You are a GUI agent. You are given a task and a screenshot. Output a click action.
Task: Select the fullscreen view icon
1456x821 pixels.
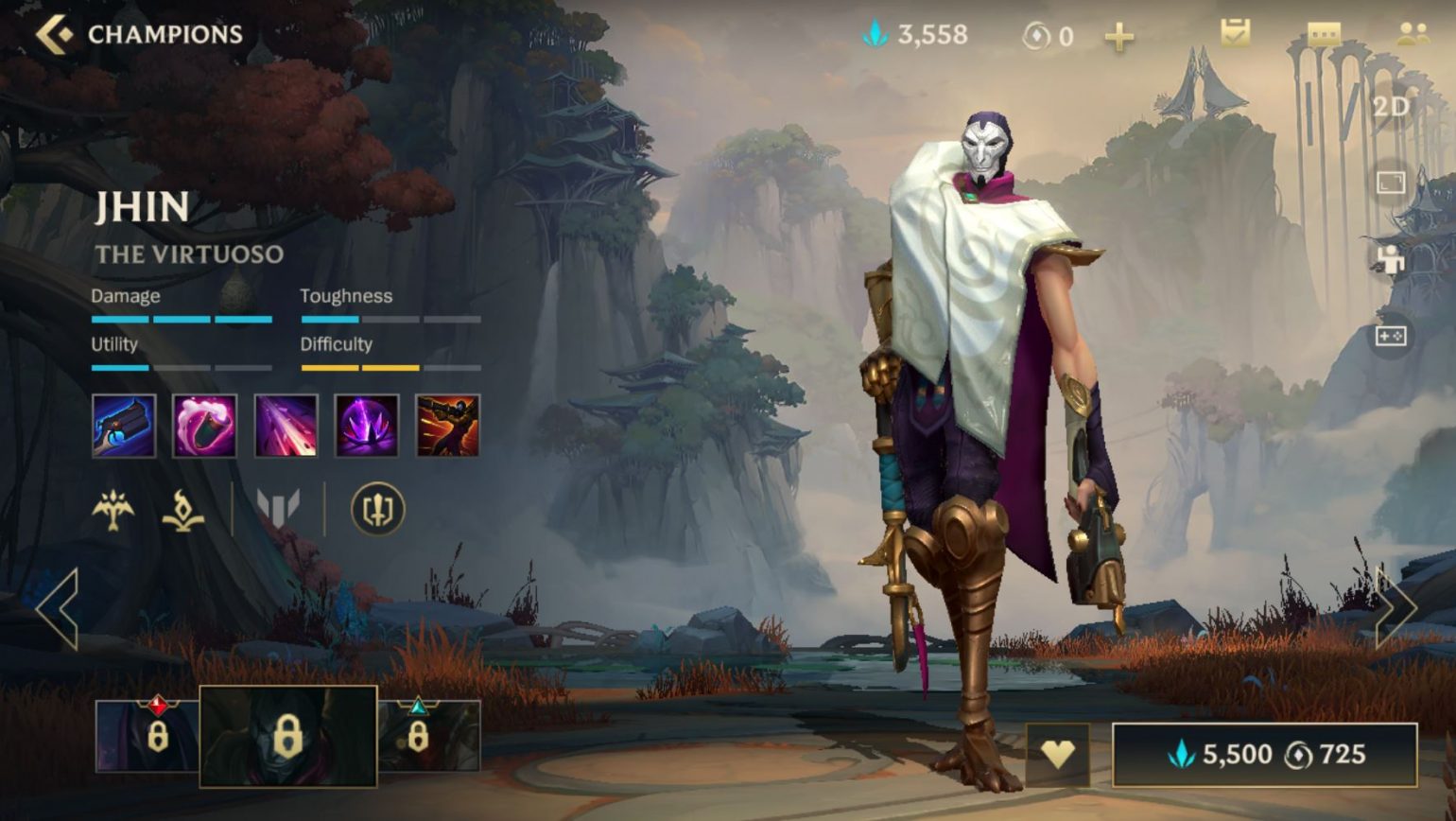tap(1391, 183)
